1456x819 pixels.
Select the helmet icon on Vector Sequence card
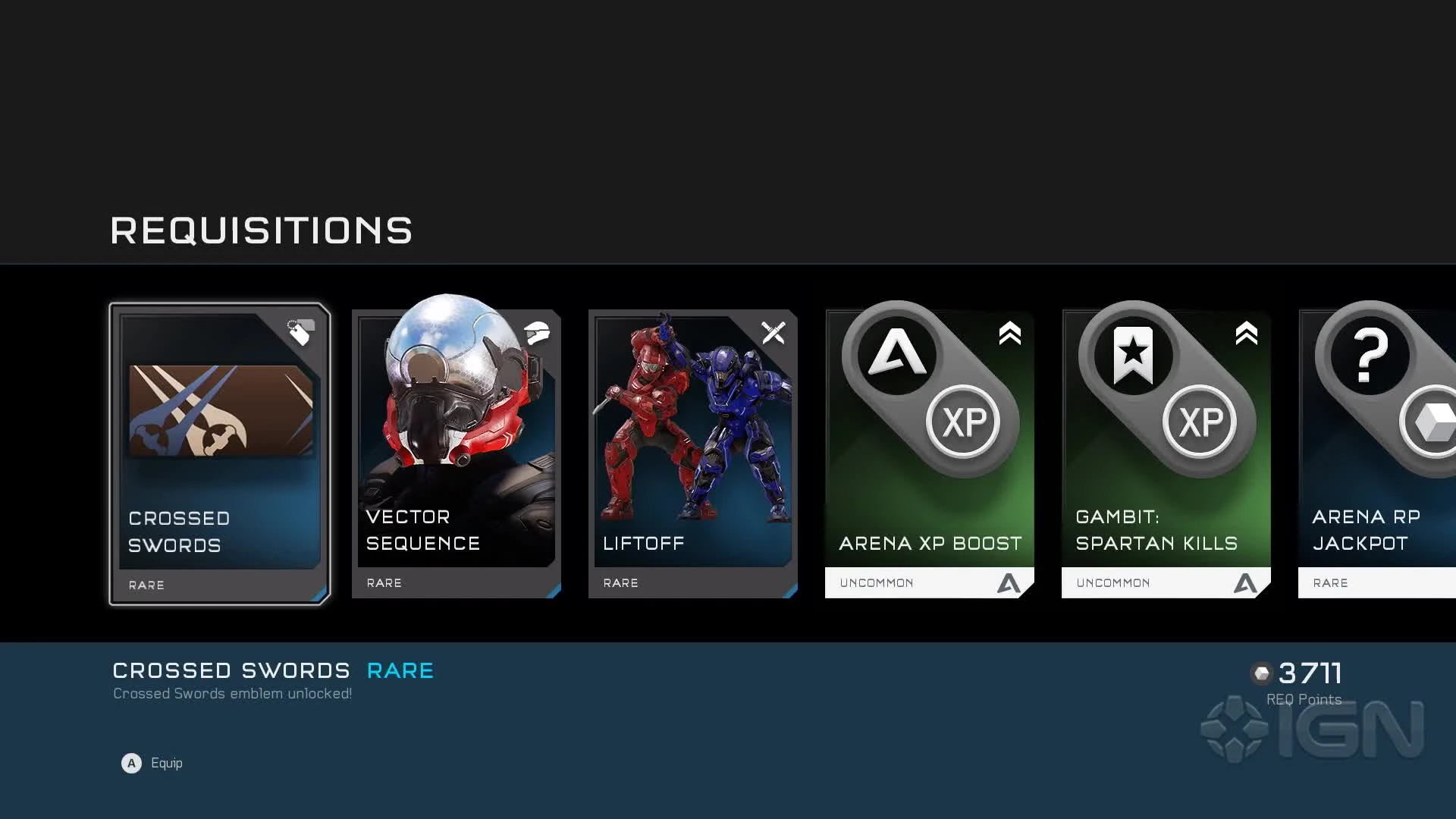(x=538, y=332)
